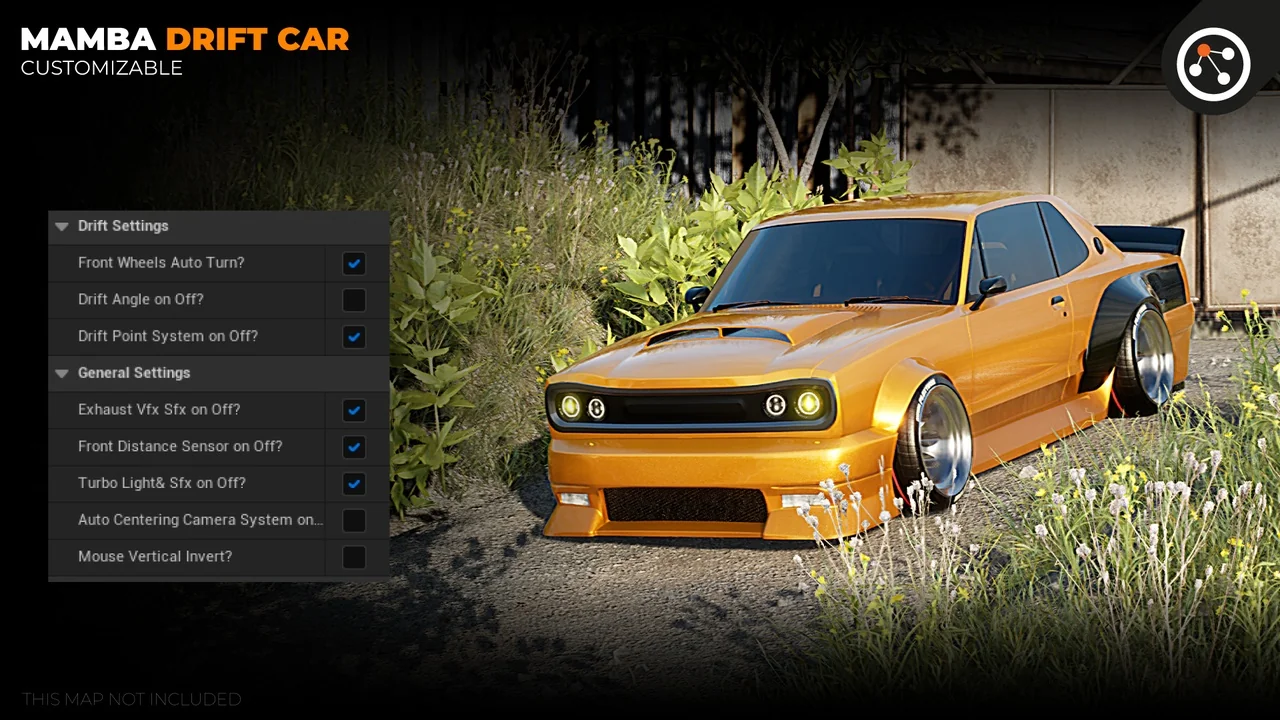Screen dimensions: 1280x720
Task: Collapse the General Settings section
Action: click(x=63, y=373)
